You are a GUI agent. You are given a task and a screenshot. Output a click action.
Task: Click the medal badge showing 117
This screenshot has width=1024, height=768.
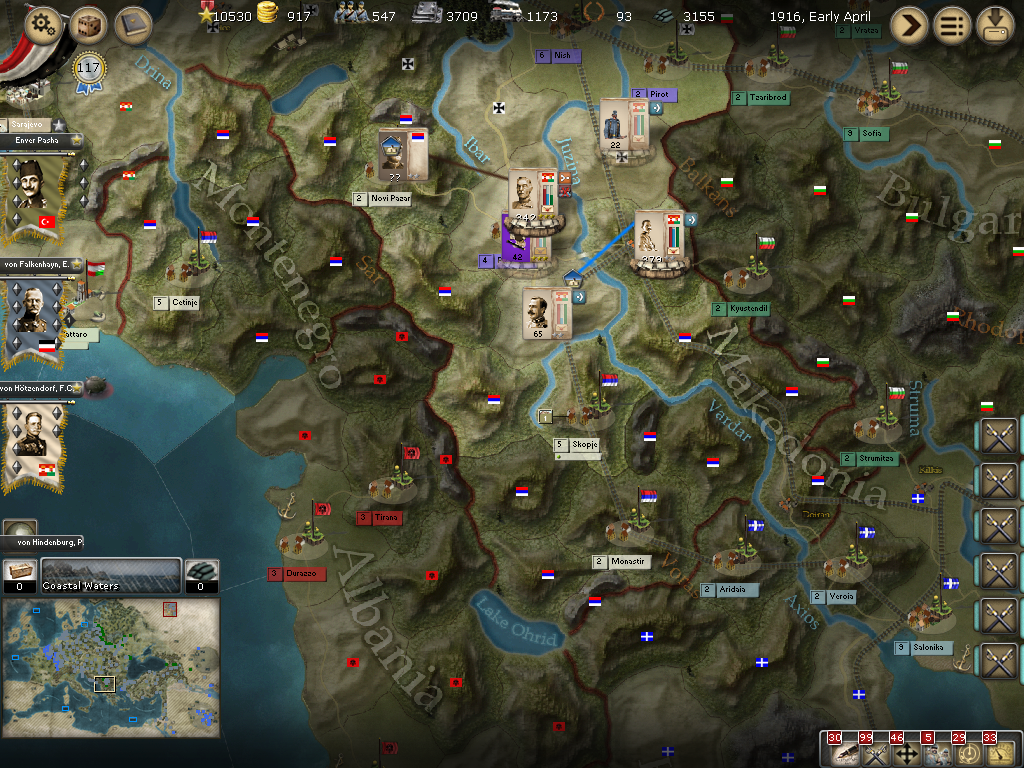(x=89, y=71)
